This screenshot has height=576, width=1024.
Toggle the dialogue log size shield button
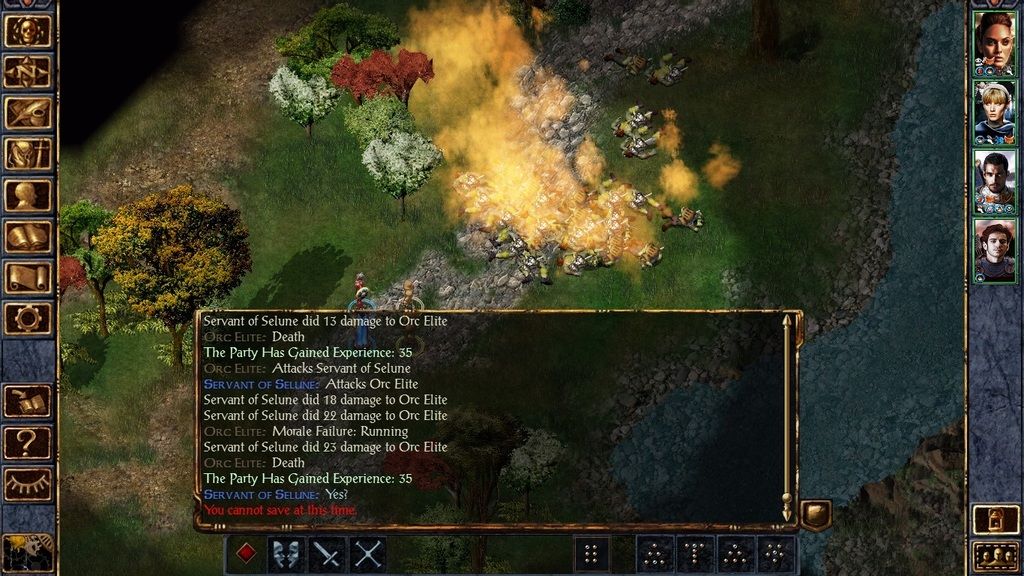(815, 514)
